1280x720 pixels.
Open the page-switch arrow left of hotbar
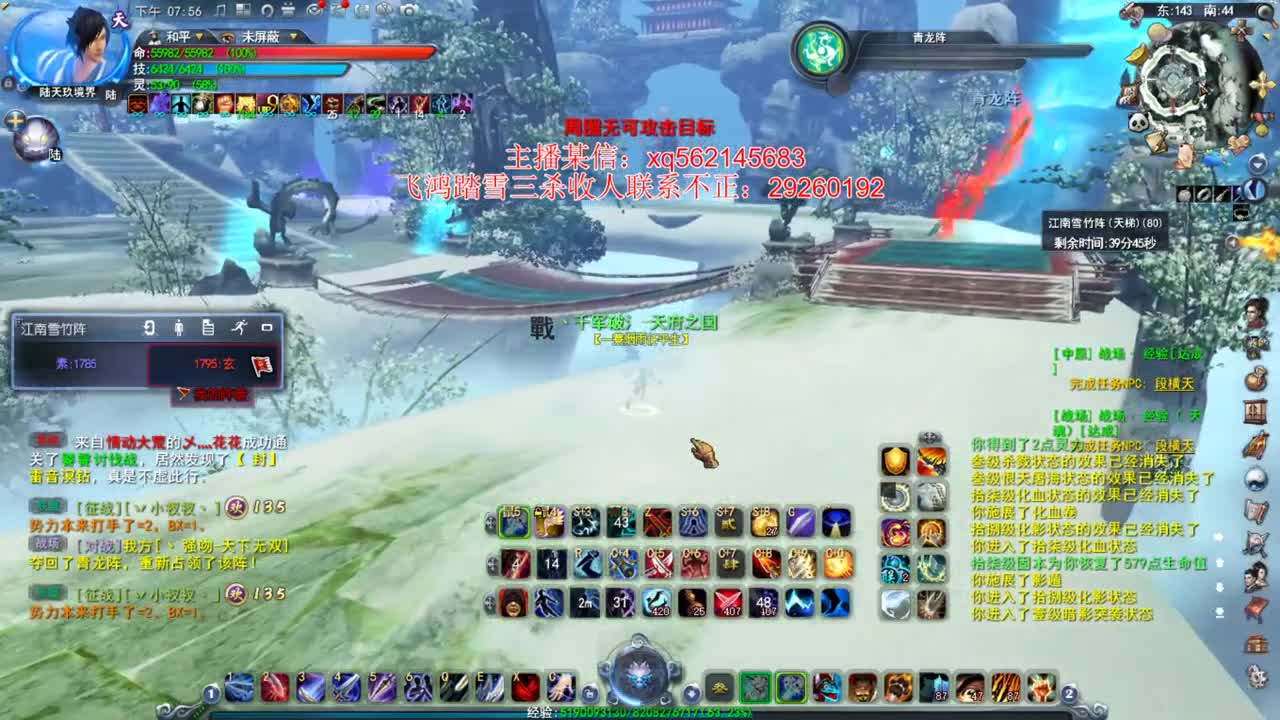point(211,692)
